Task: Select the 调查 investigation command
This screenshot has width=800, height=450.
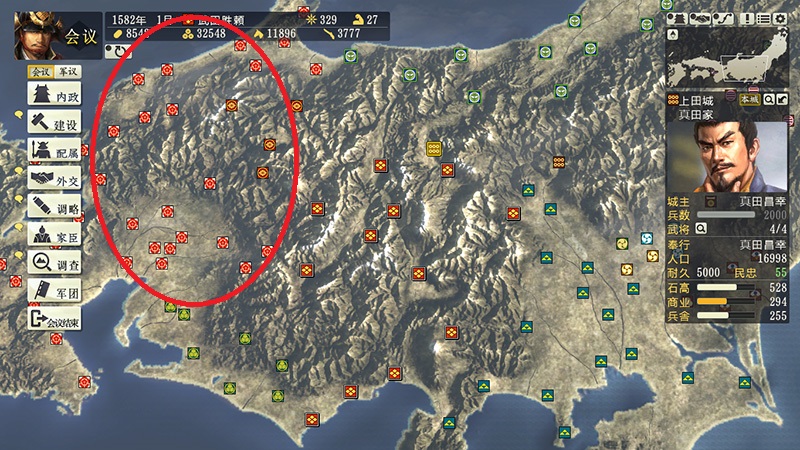Action: click(x=56, y=264)
